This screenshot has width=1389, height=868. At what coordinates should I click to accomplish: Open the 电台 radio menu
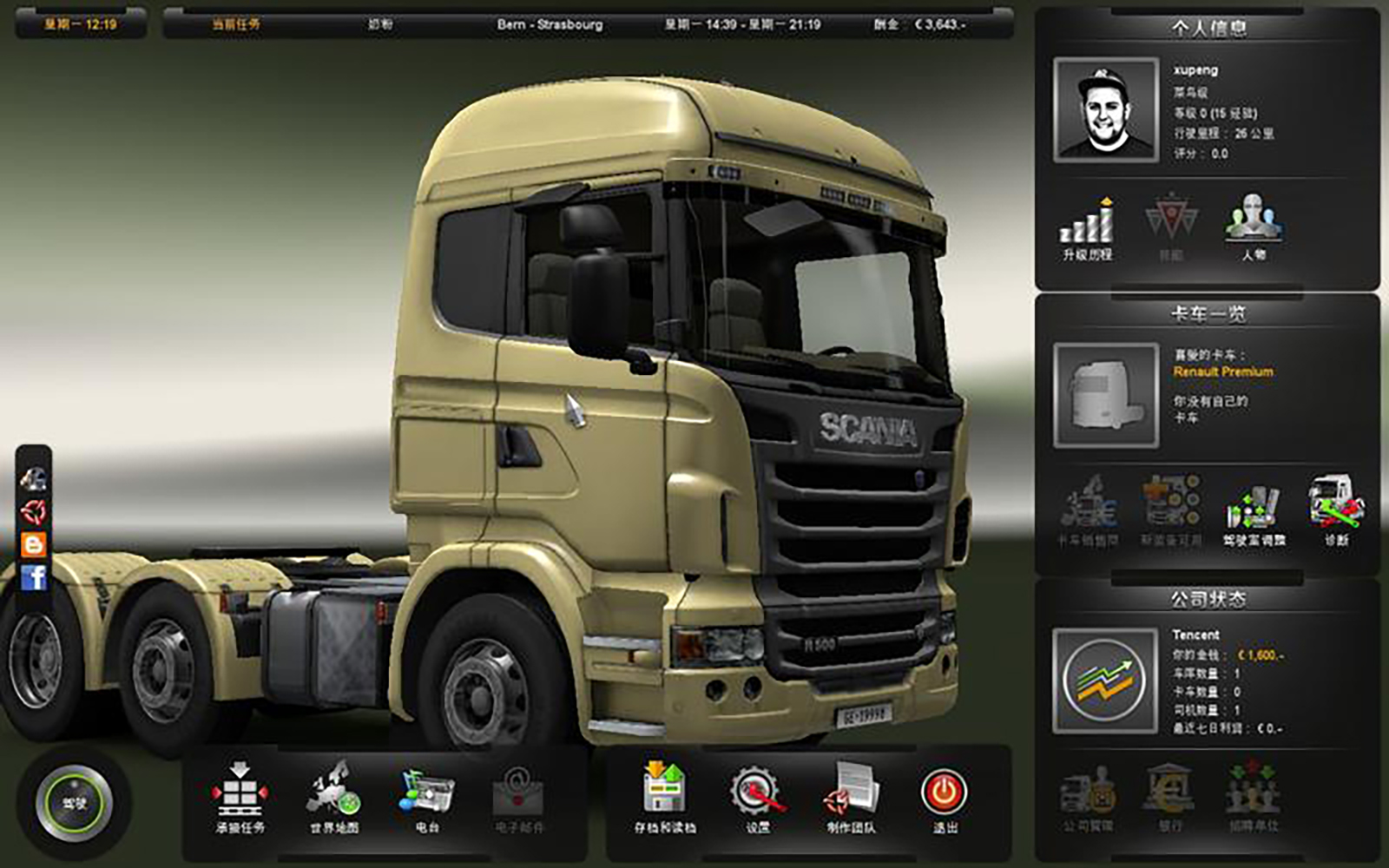pos(426,794)
